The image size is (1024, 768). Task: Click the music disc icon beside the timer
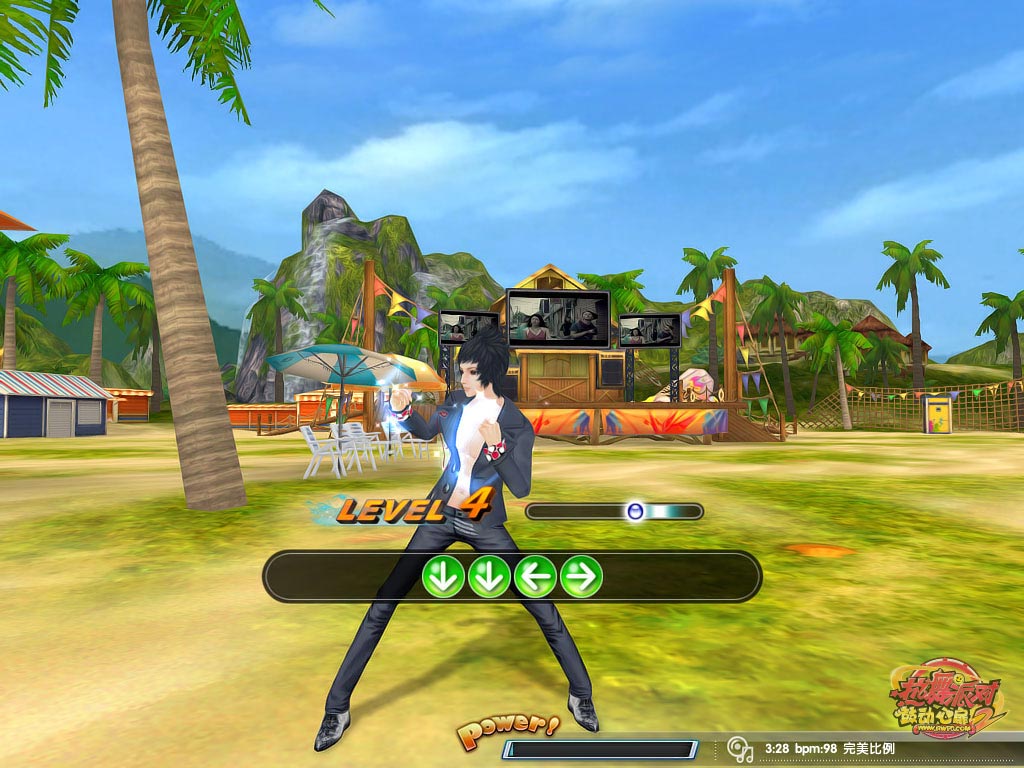pos(740,748)
